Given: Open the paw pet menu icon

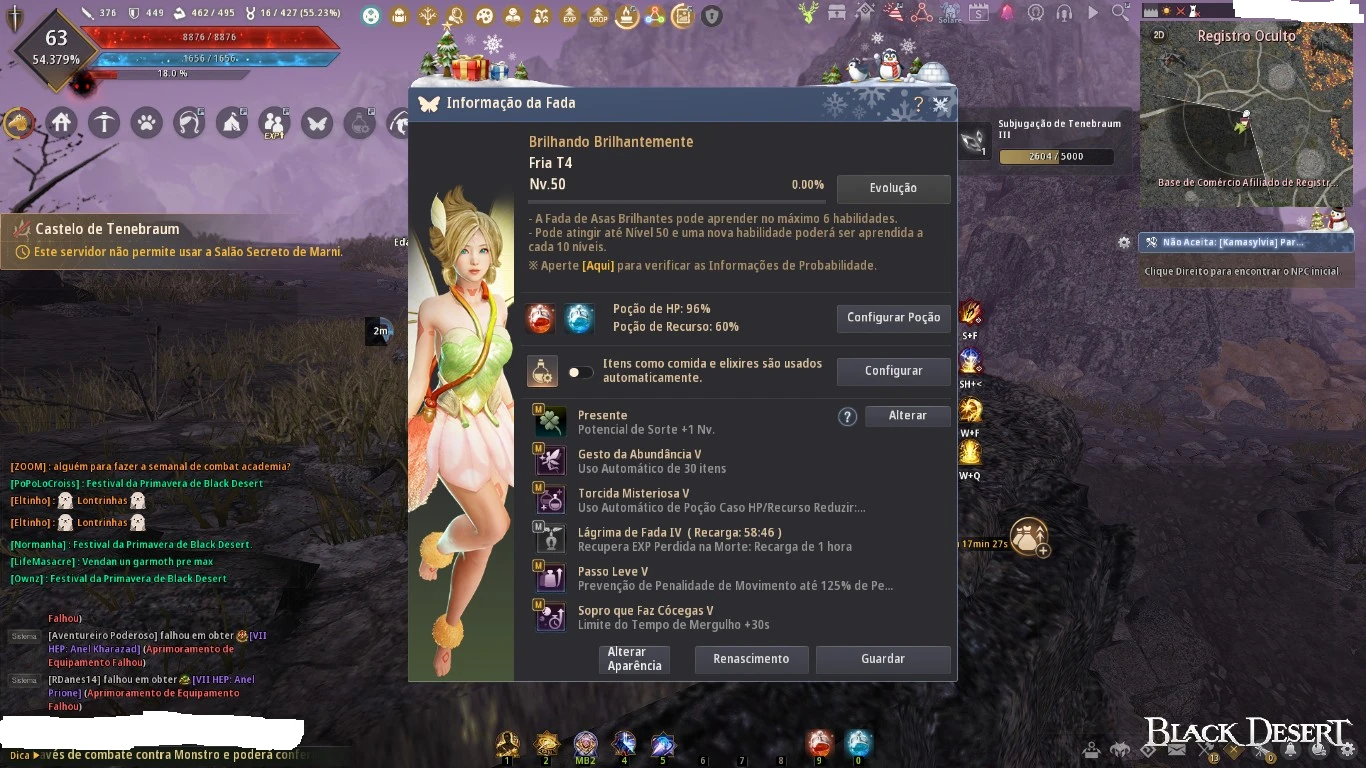Looking at the screenshot, I should [147, 123].
